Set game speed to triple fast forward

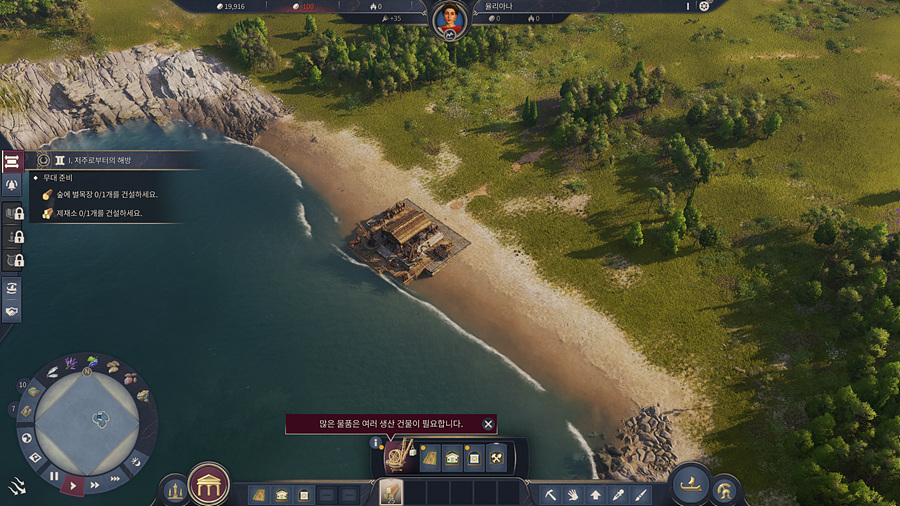click(115, 478)
